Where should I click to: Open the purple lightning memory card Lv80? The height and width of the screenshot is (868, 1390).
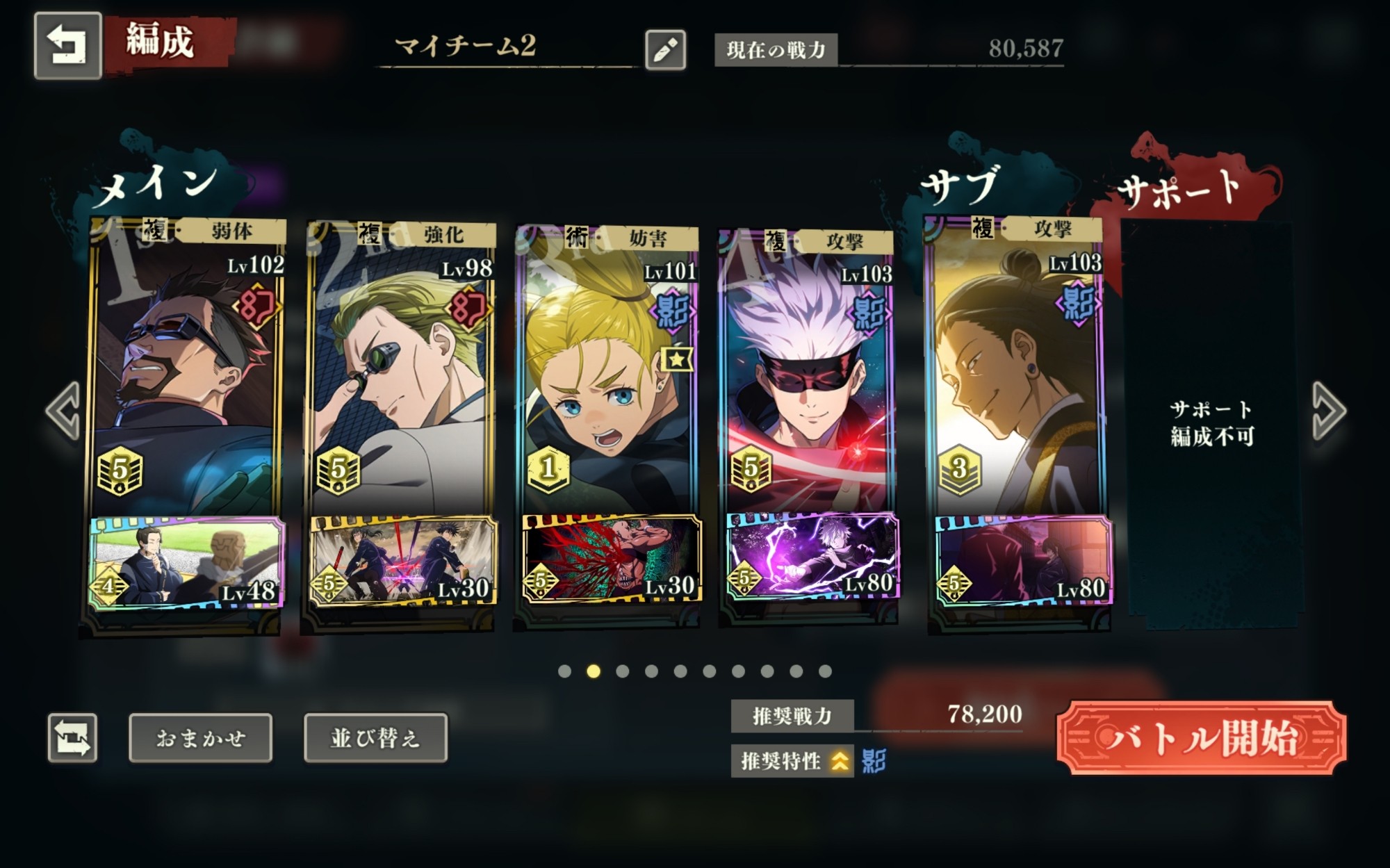812,556
